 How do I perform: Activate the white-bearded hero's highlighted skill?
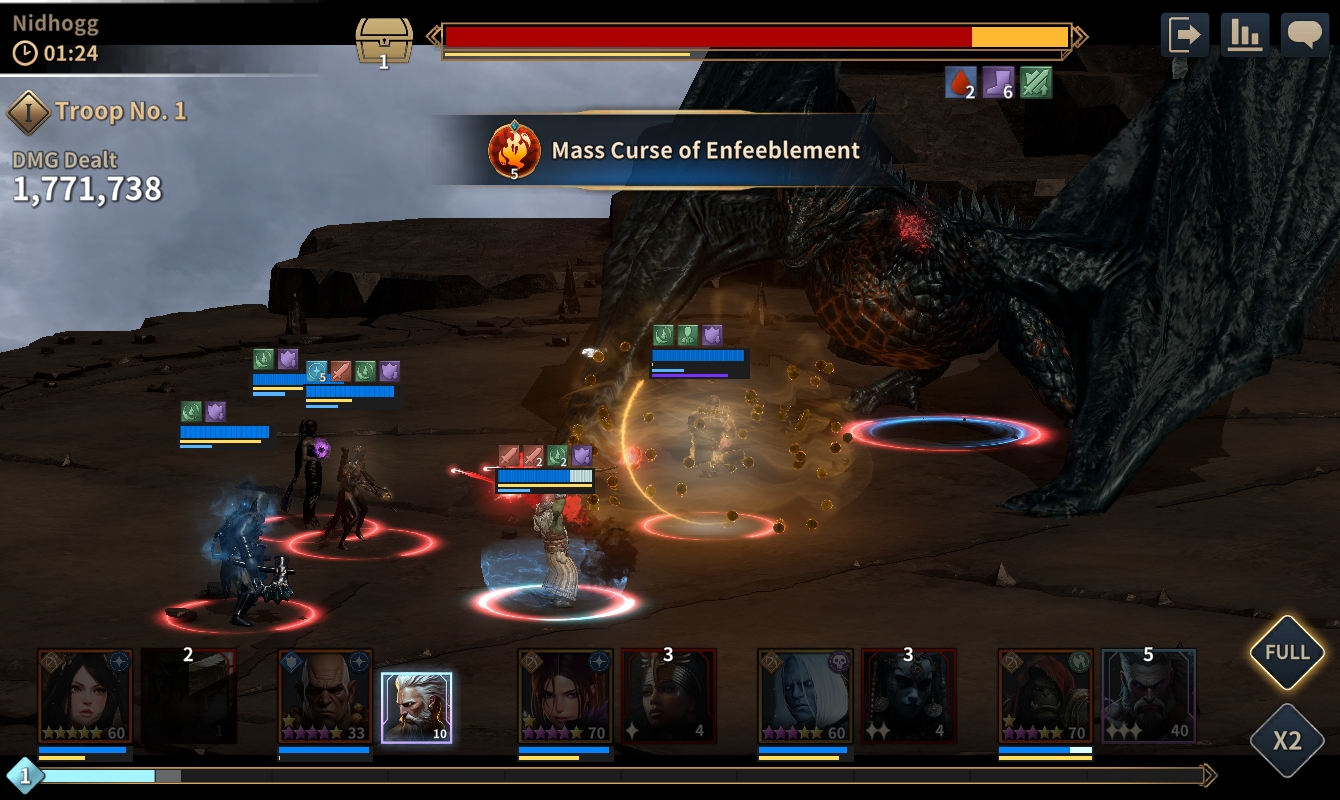416,707
